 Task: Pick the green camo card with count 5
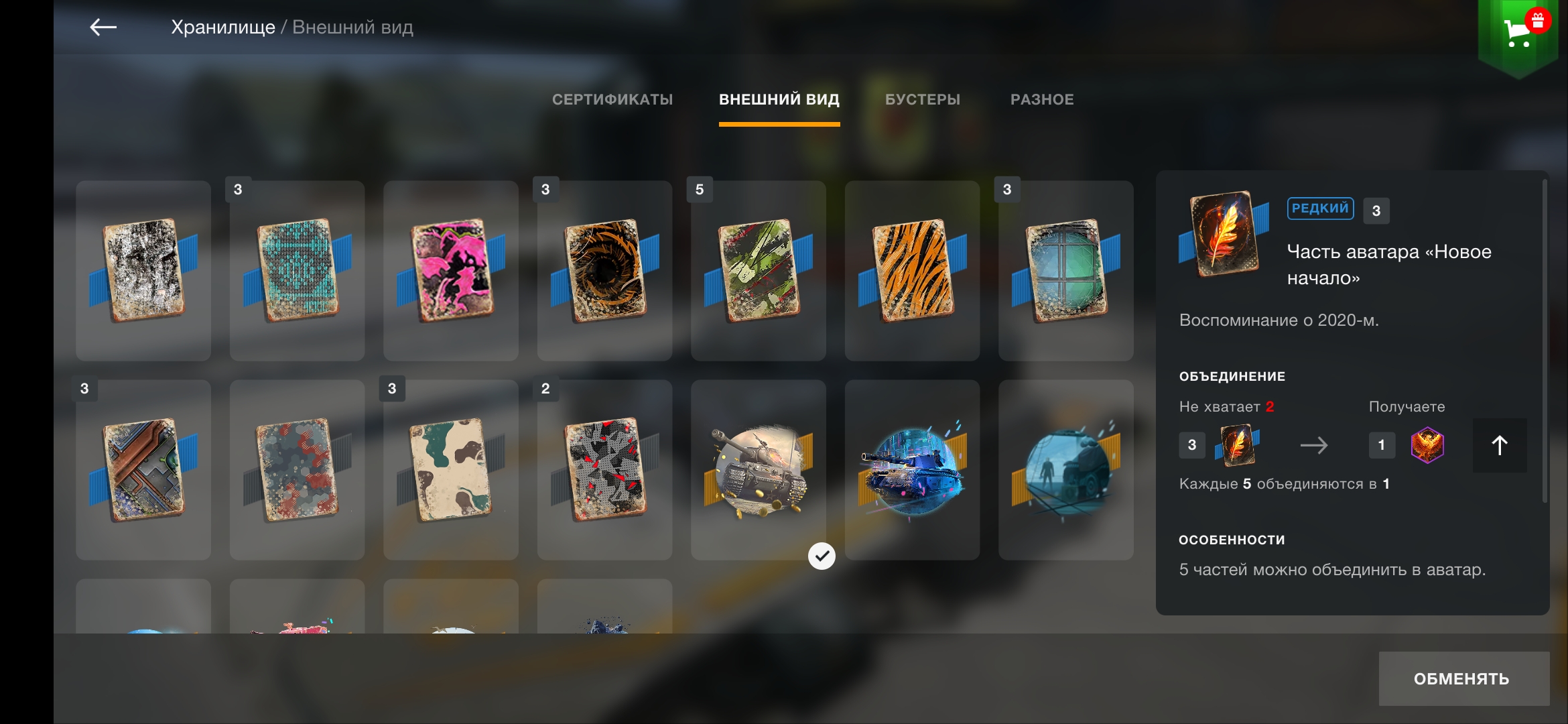pos(758,271)
